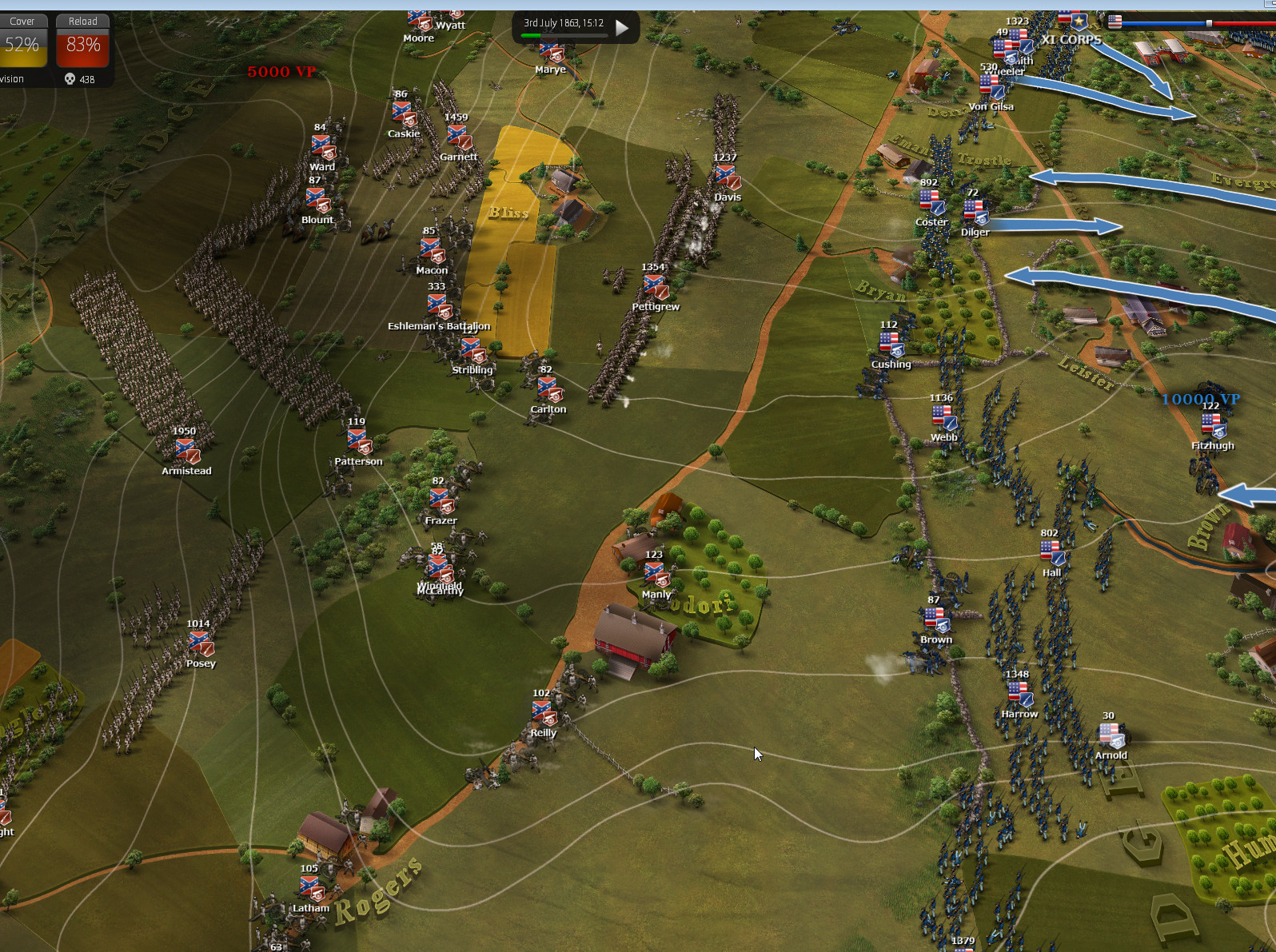Select the XI Corps star badge
This screenshot has height=952, width=1276.
[1079, 21]
